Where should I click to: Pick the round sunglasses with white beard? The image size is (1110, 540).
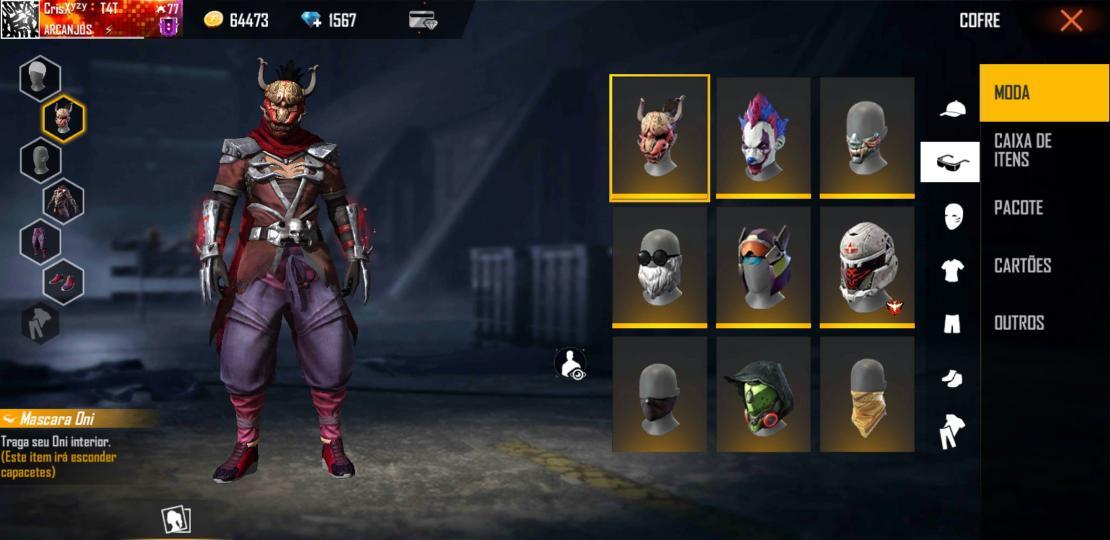660,265
